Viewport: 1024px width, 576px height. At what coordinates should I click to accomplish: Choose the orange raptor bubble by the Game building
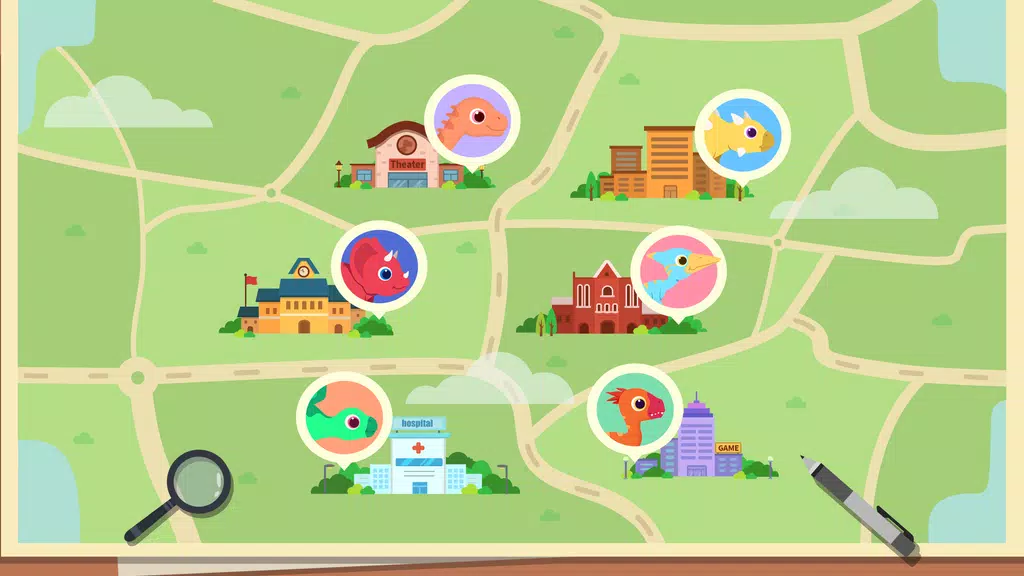click(635, 411)
